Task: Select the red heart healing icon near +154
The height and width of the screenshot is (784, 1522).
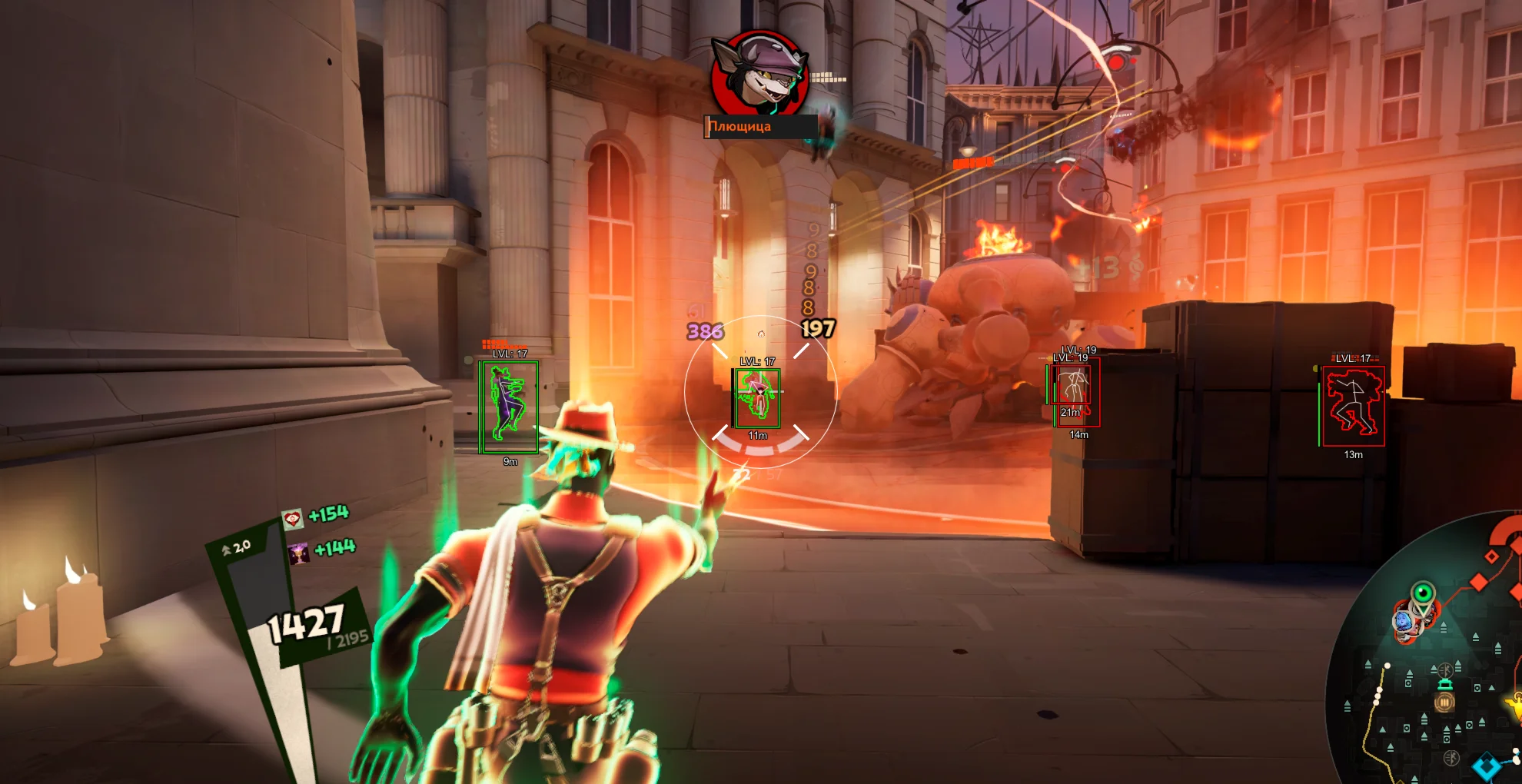Action: tap(293, 518)
